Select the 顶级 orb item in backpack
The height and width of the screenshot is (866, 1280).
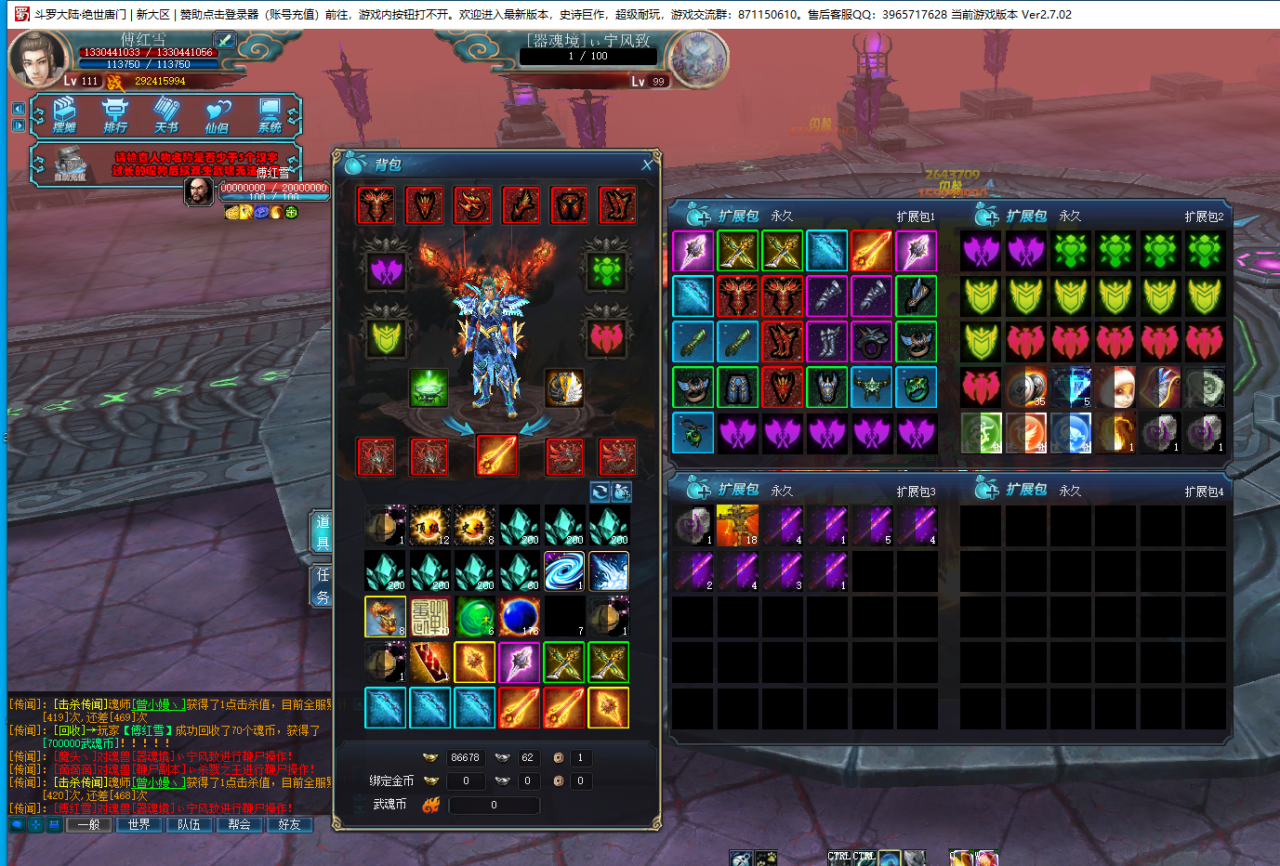tap(430, 525)
